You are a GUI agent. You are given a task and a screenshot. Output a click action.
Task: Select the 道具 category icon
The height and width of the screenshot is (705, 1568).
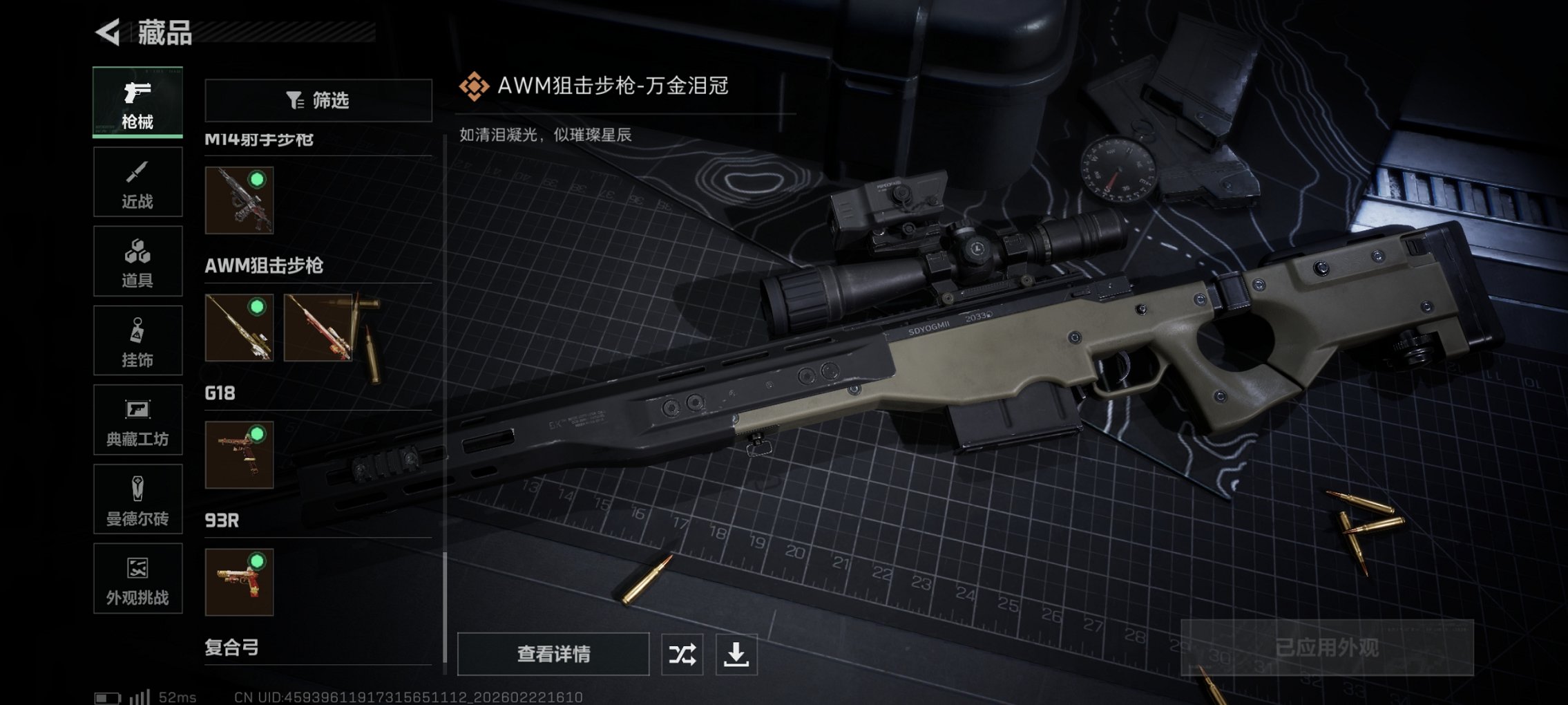(137, 261)
